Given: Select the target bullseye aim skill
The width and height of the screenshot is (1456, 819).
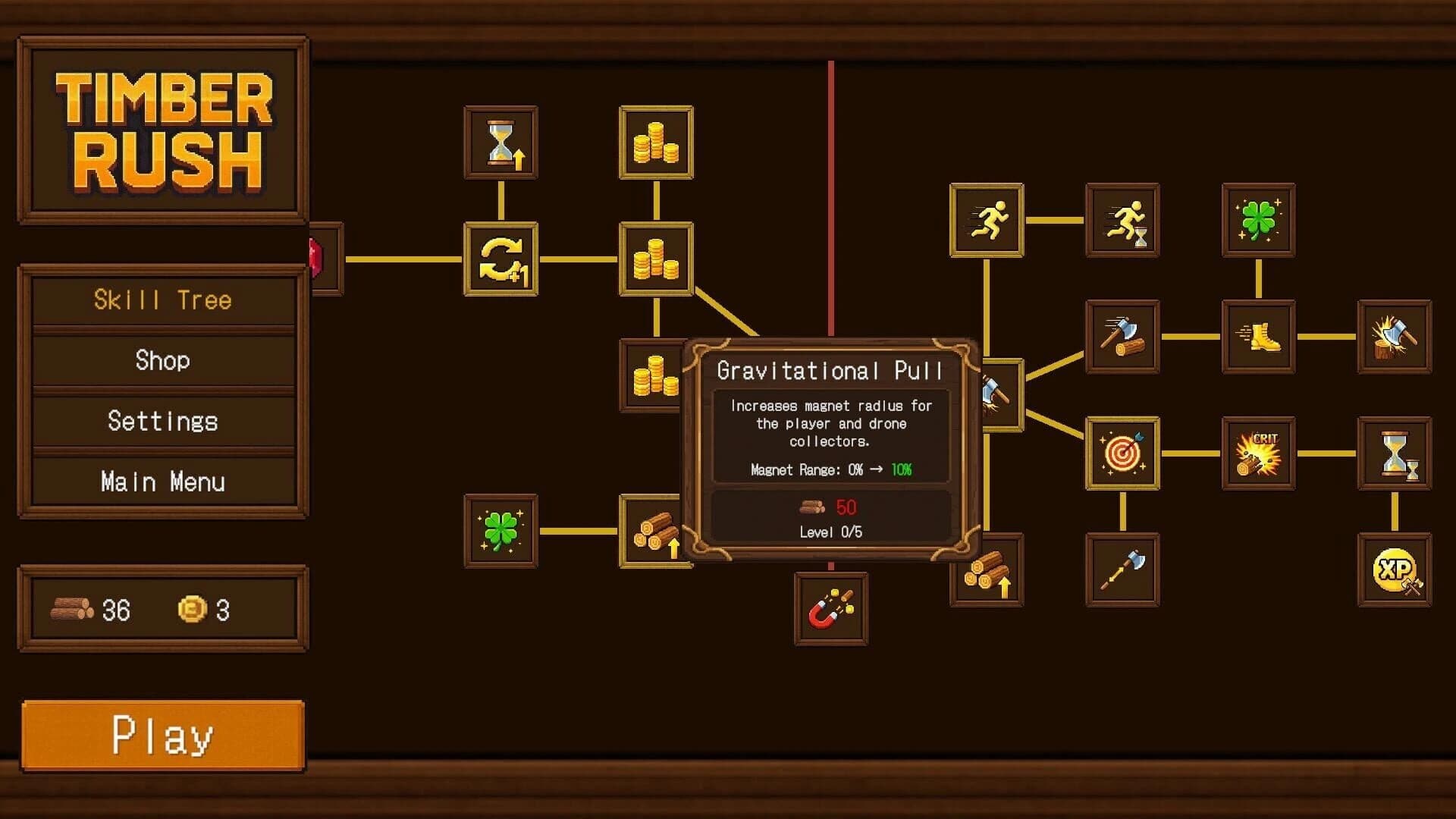Looking at the screenshot, I should [1122, 453].
